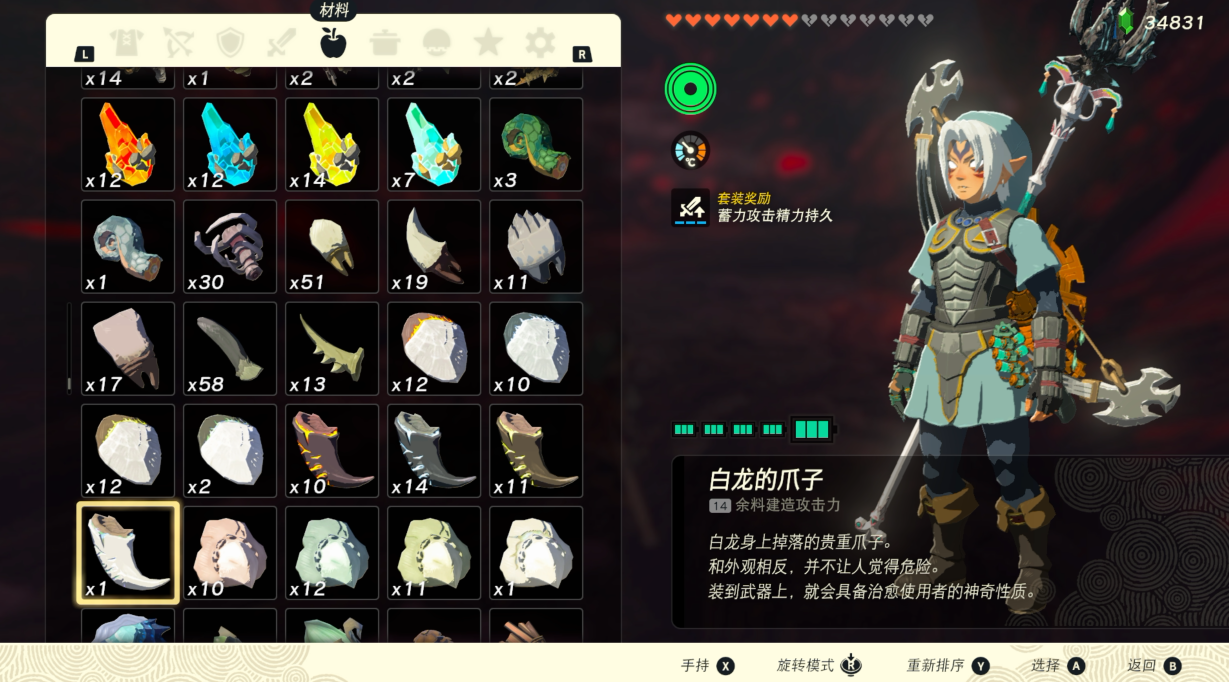Select the pale cyan gem stack of 7

tap(434, 144)
